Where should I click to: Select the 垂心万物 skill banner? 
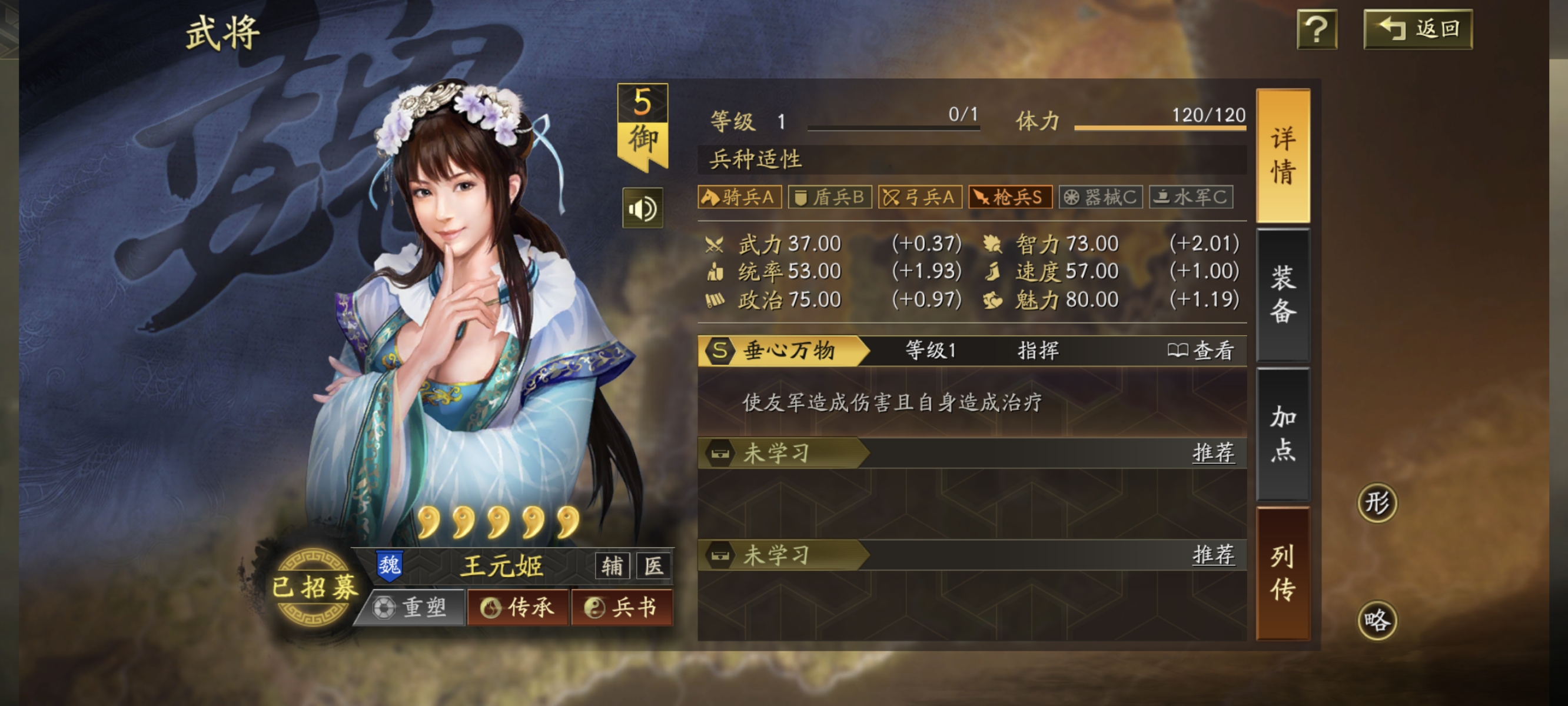783,351
